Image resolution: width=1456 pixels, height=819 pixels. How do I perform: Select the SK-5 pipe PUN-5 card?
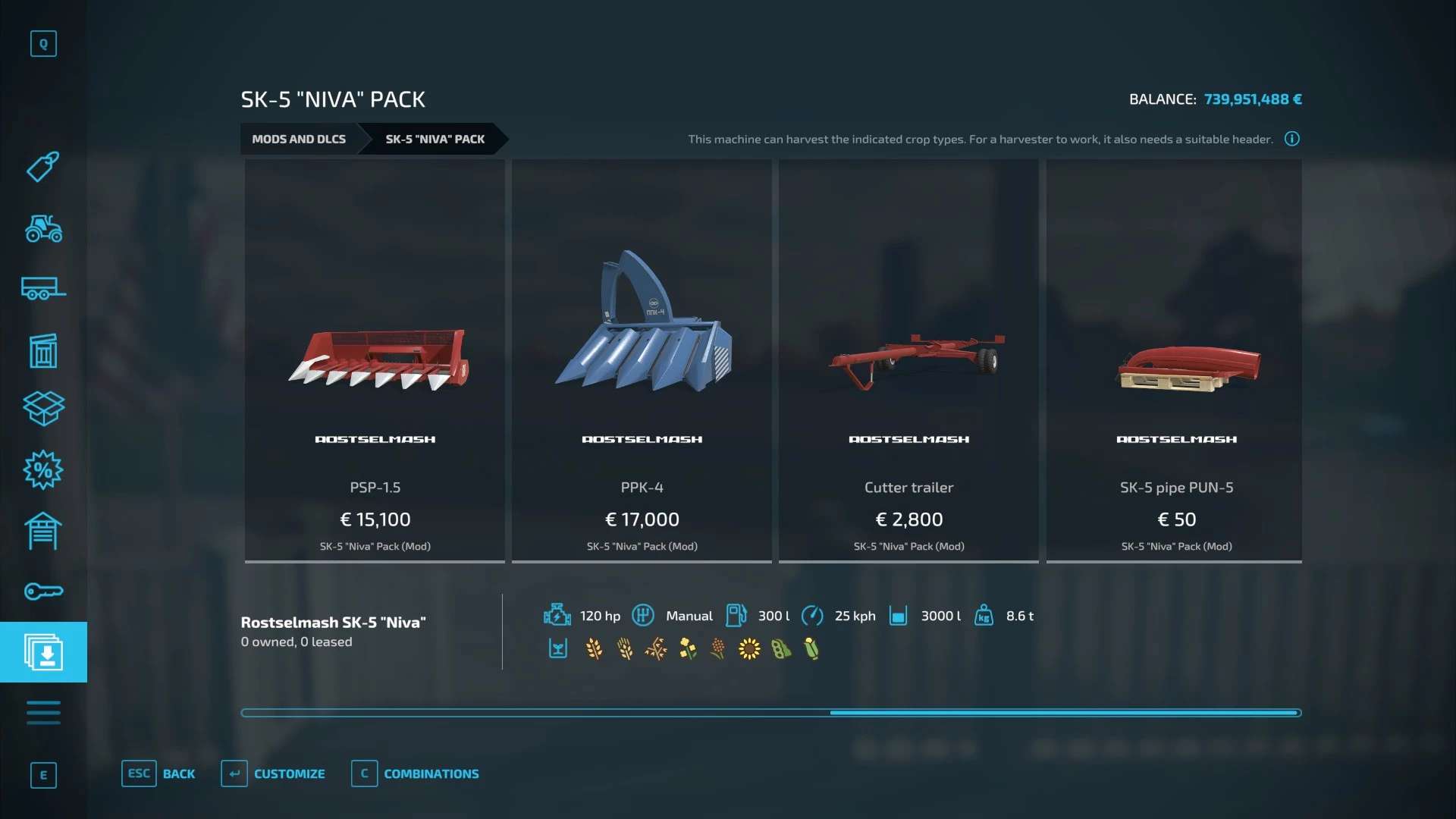click(1175, 361)
